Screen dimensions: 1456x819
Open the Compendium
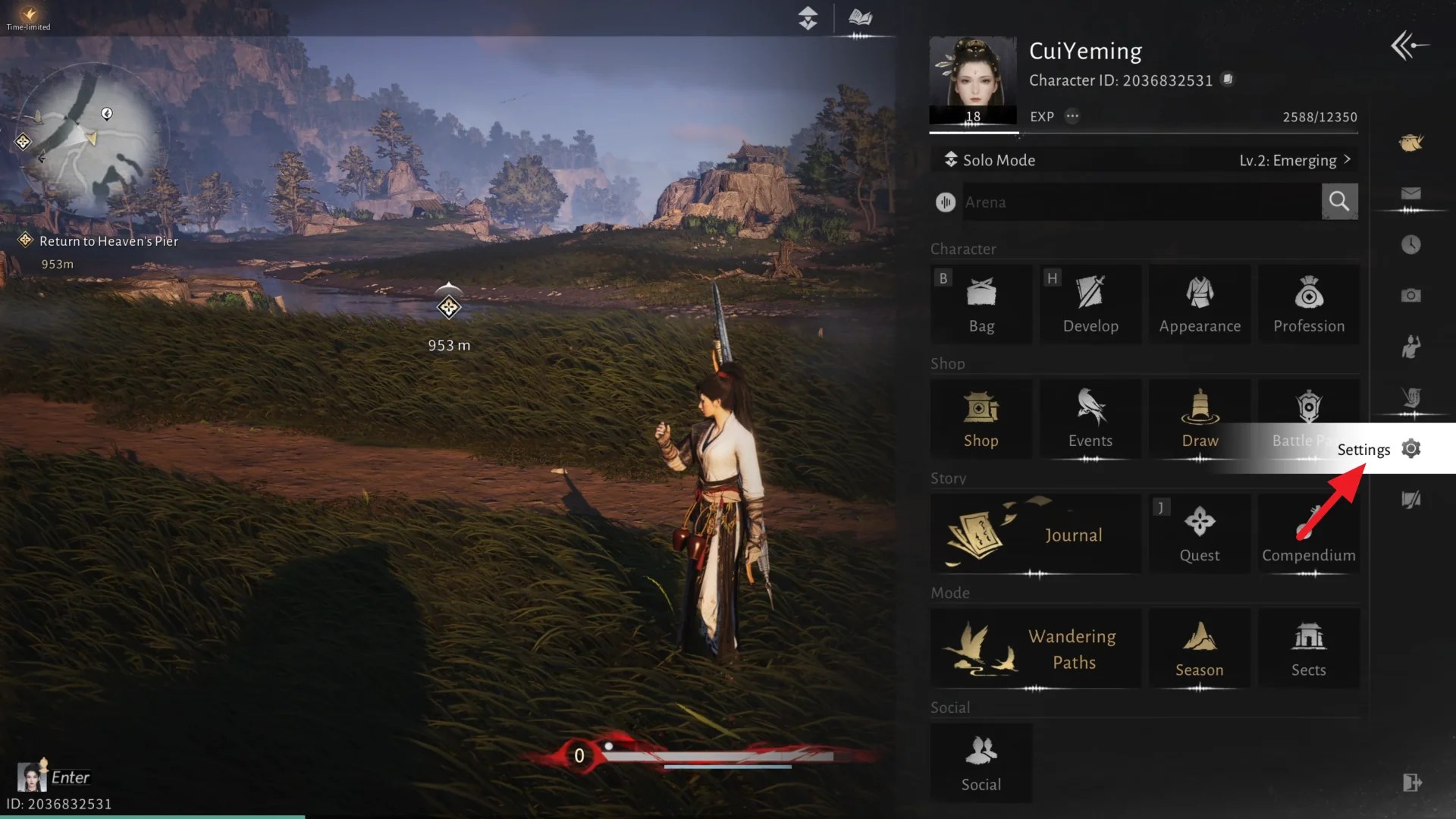click(1309, 534)
